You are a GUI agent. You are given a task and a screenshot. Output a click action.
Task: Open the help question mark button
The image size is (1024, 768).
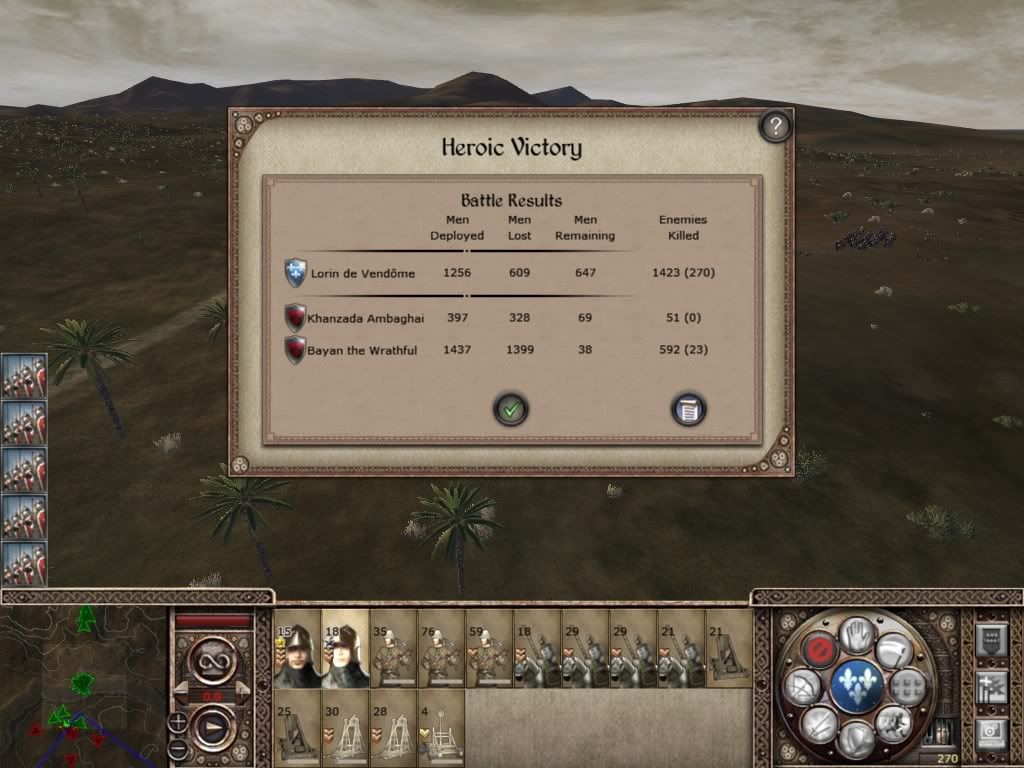point(775,126)
